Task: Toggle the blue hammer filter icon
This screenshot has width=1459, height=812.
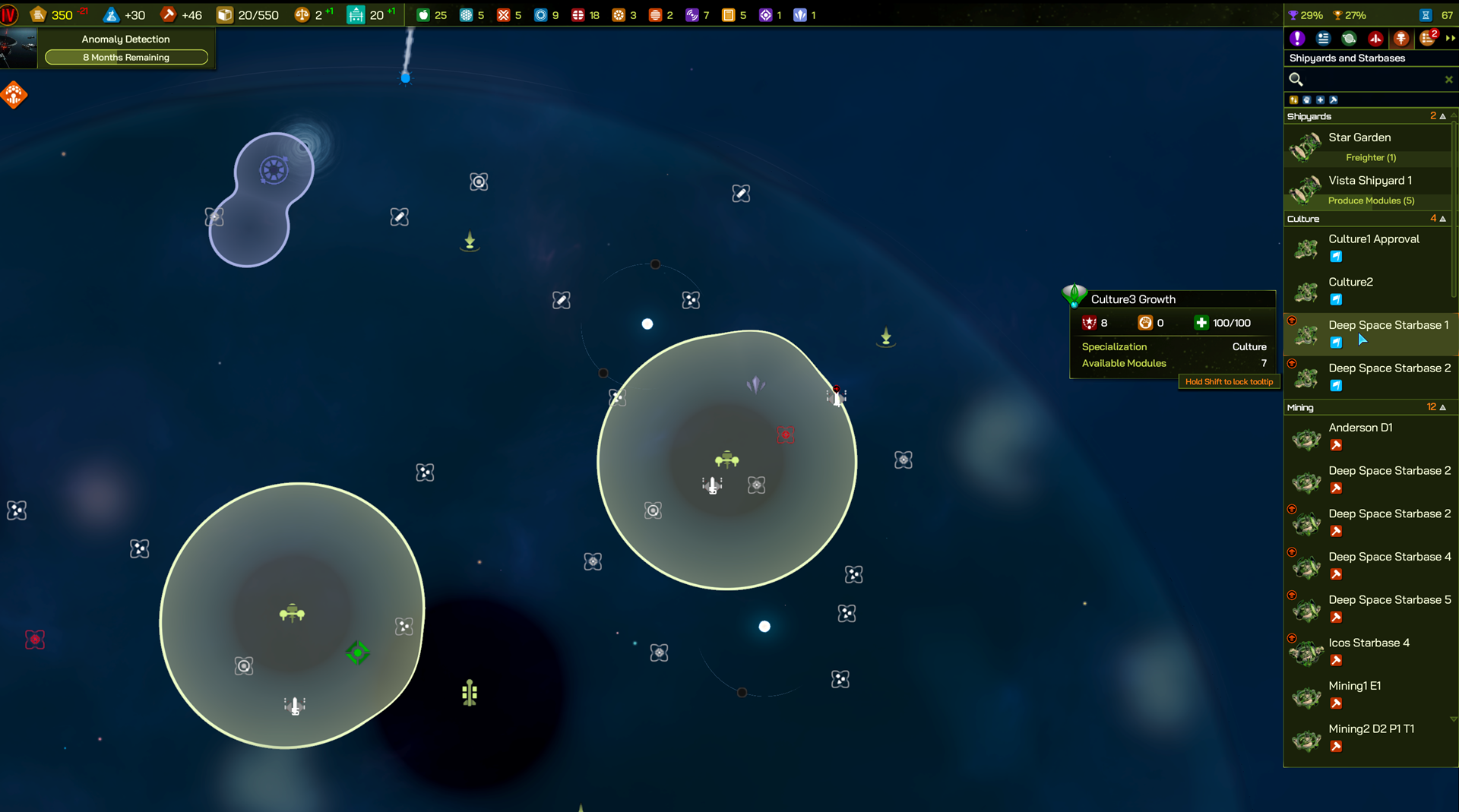Action: (1334, 100)
